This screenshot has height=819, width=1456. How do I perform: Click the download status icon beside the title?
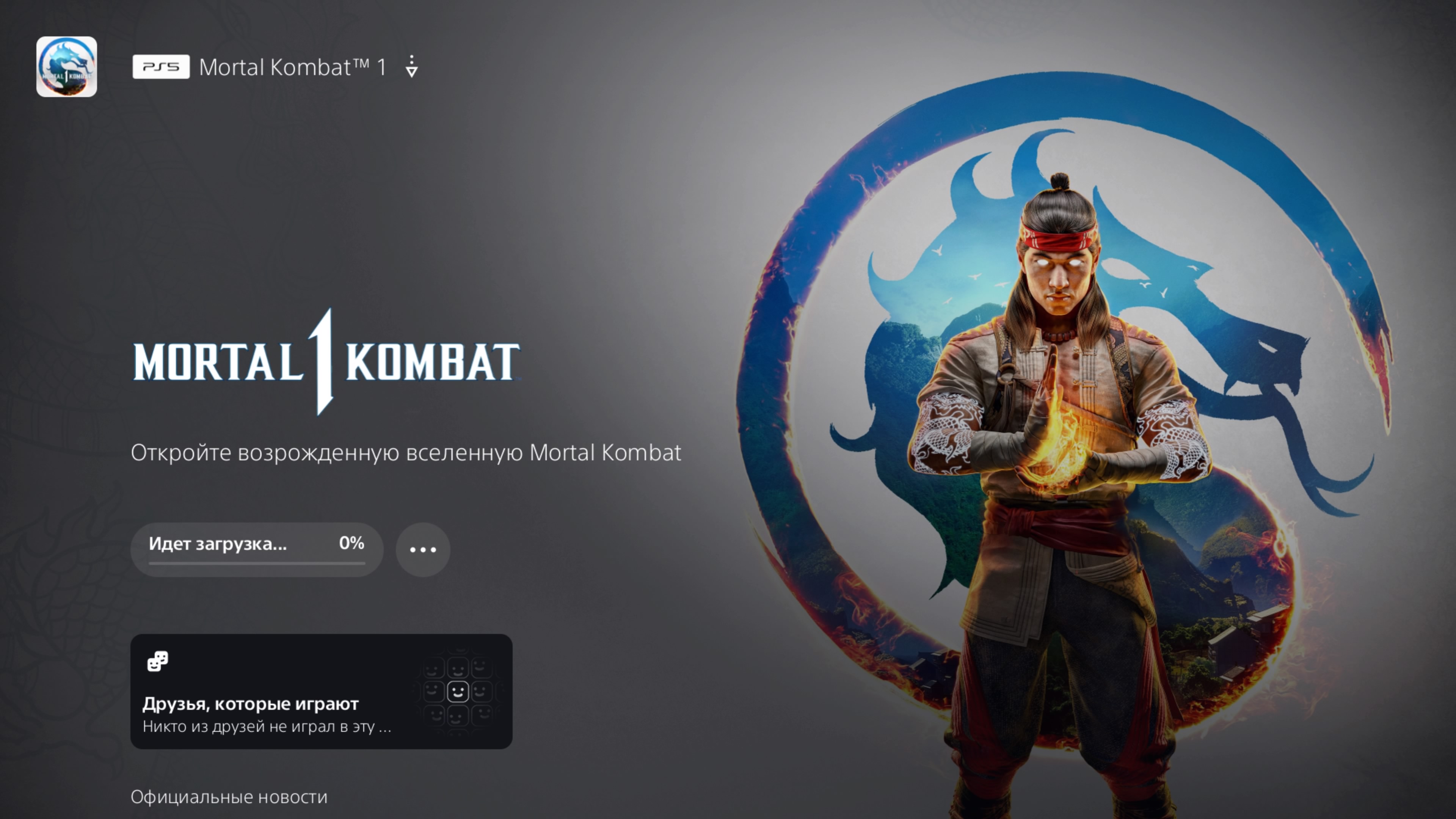click(411, 67)
